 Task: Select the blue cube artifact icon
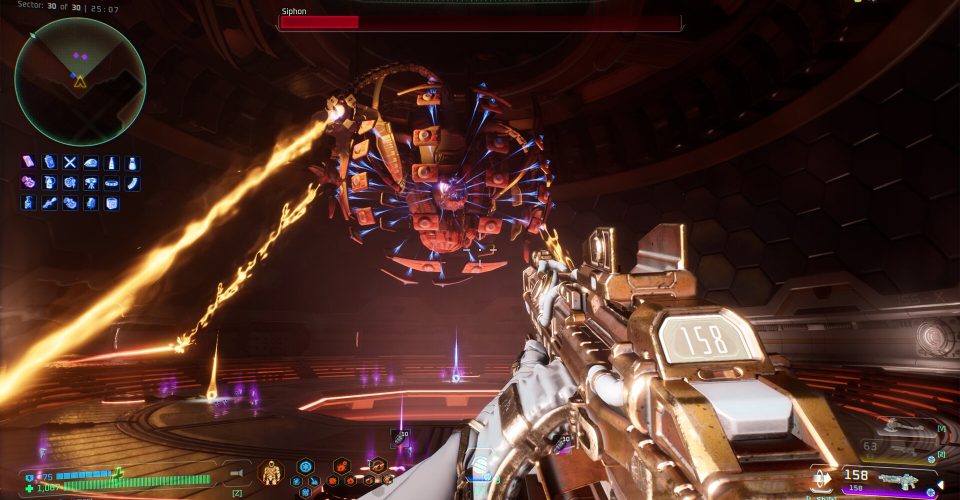(111, 203)
